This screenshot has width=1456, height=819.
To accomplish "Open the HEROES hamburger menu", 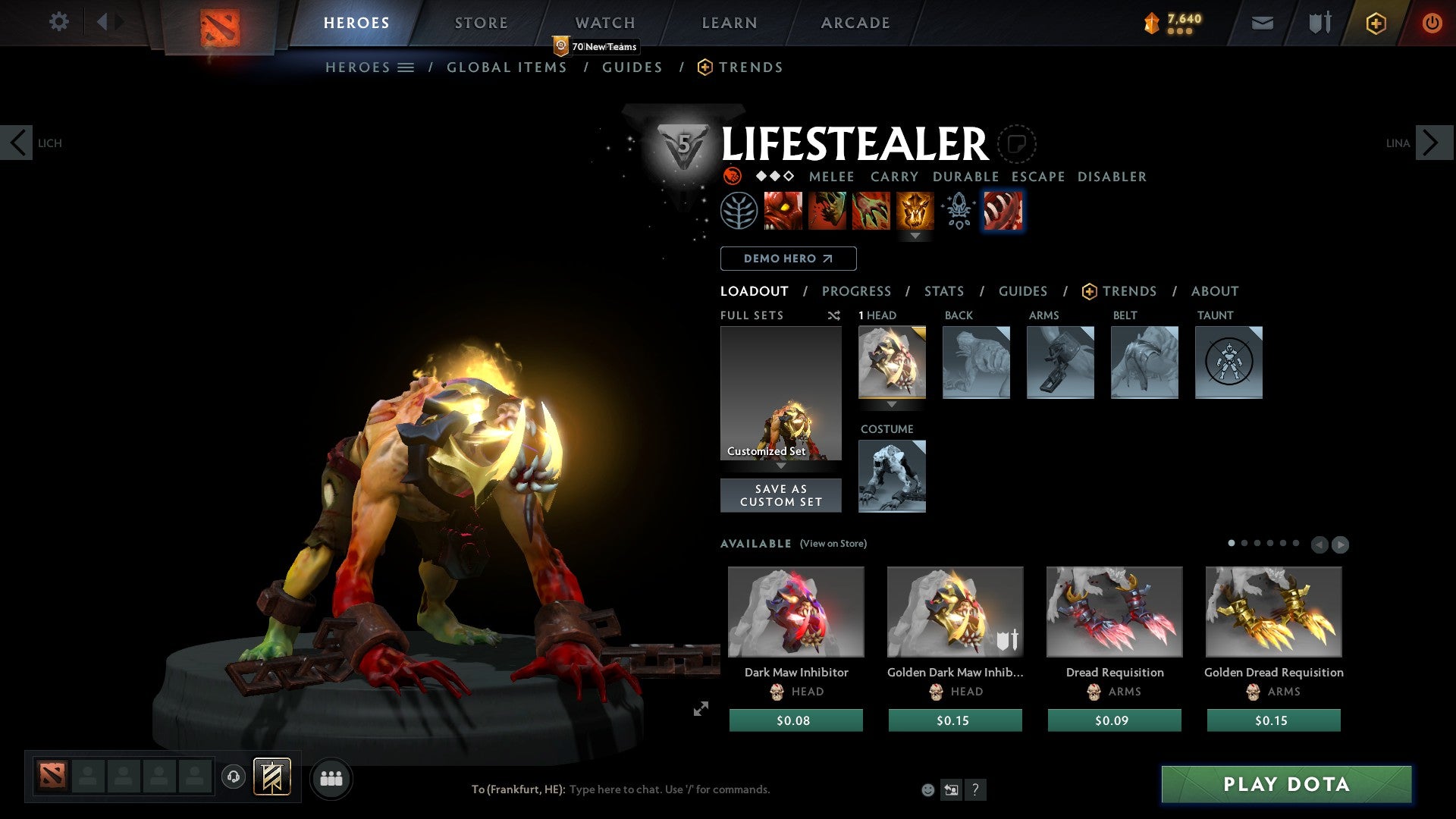I will coord(407,67).
